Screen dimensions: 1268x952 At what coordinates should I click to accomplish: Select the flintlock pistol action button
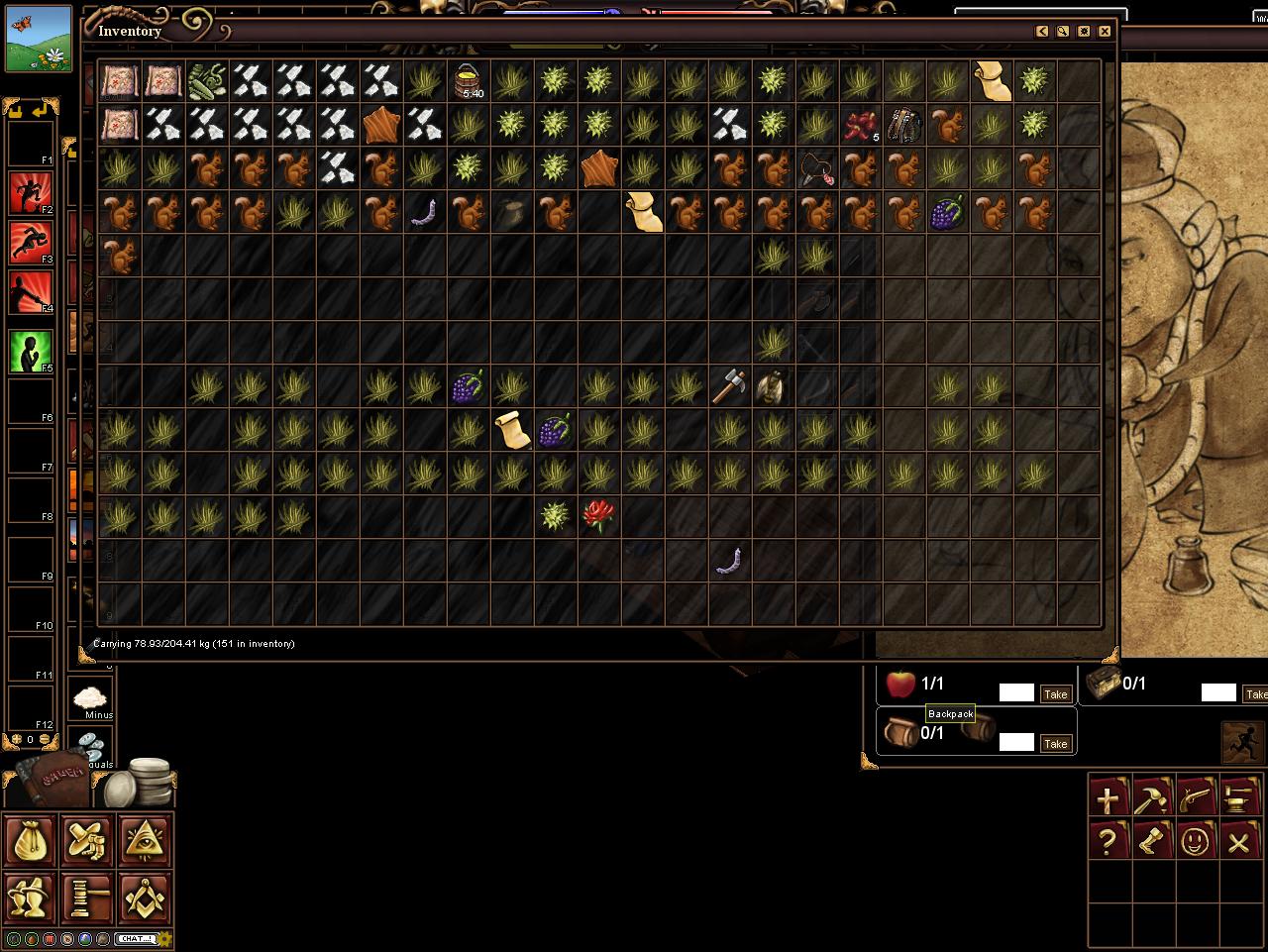click(1196, 796)
